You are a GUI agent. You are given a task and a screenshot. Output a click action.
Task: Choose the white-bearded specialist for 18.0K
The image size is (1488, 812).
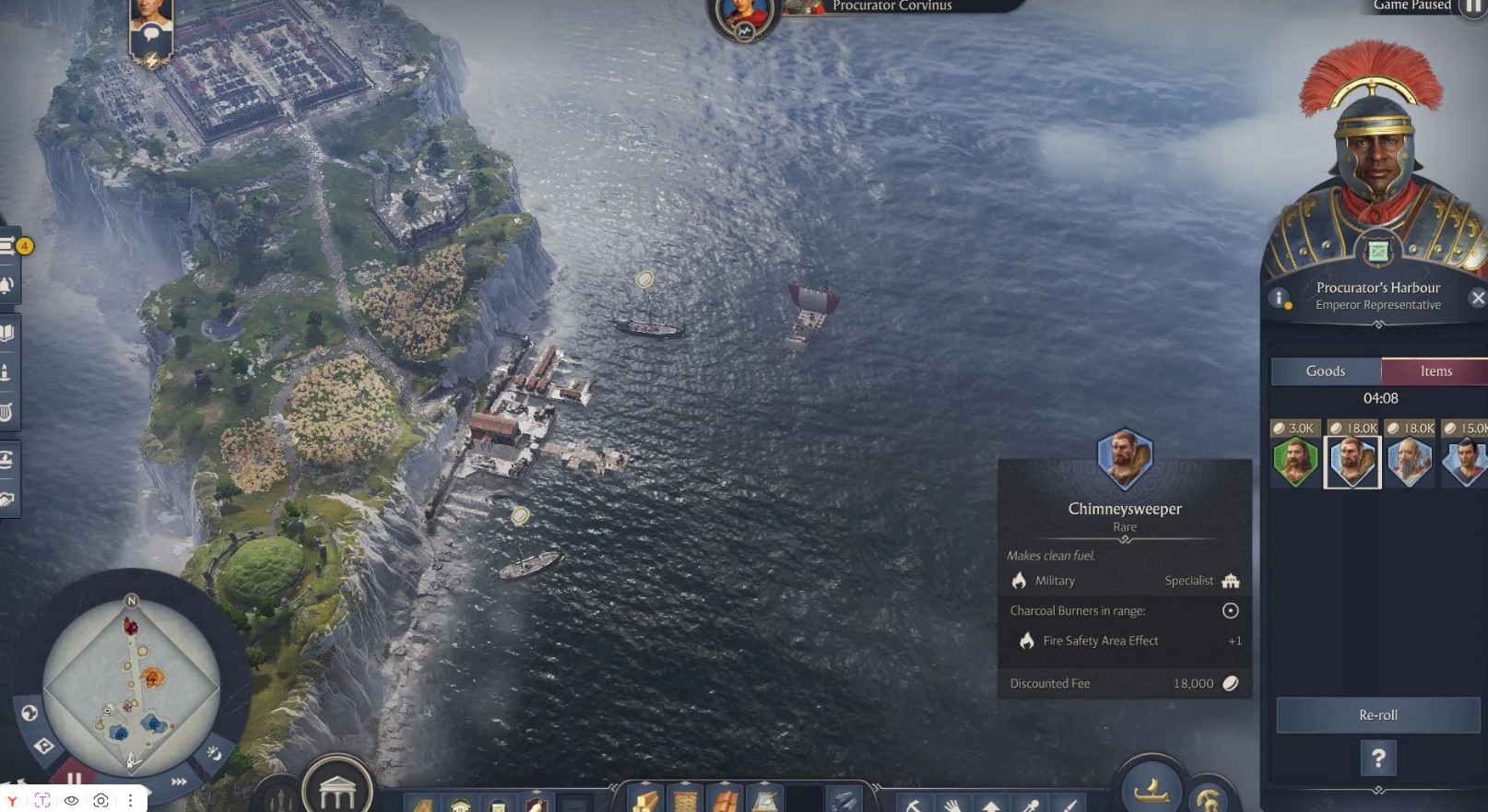point(1410,461)
